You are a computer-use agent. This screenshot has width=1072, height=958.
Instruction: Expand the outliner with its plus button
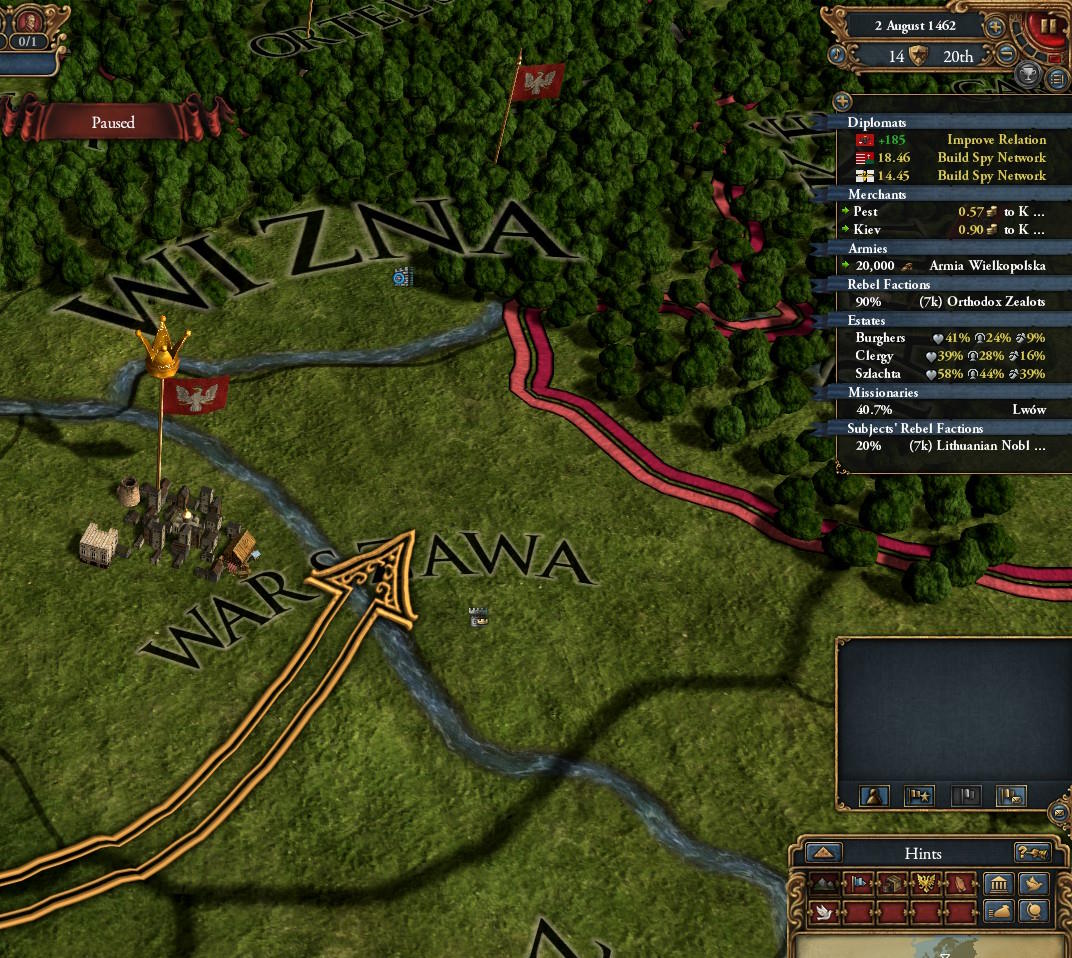842,101
